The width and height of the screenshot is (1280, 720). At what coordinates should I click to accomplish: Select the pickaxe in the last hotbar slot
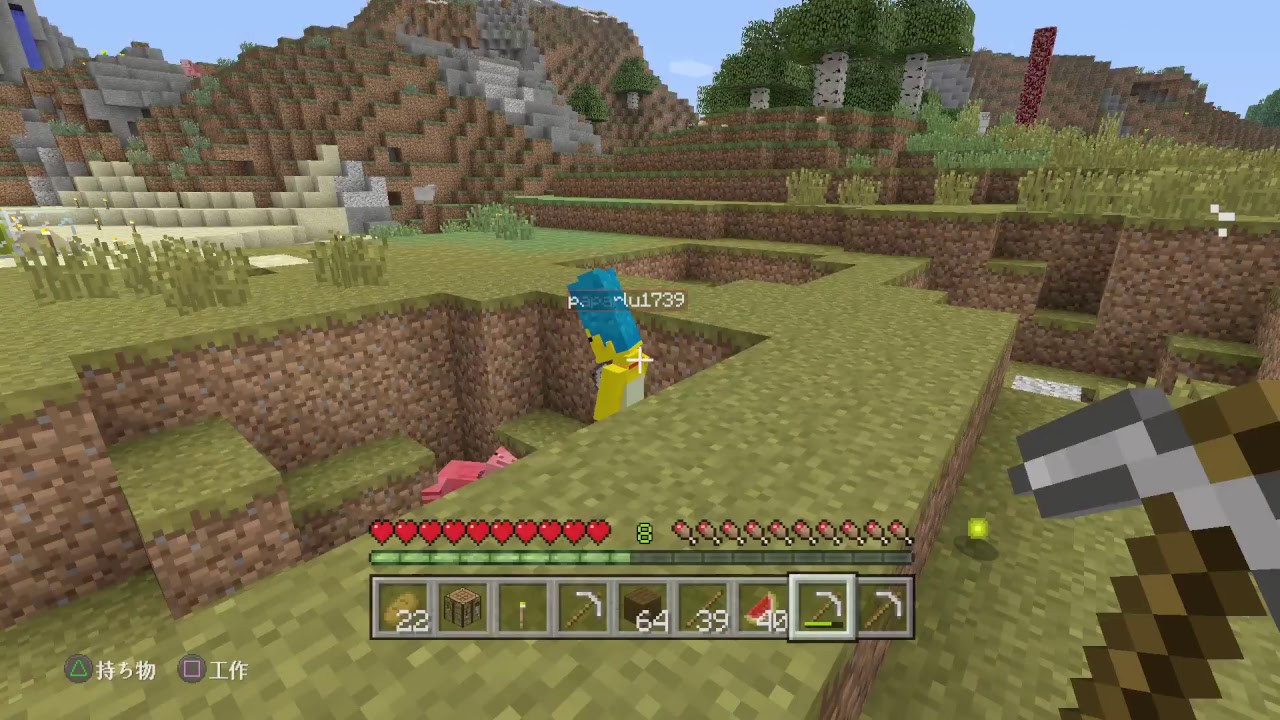[886, 608]
